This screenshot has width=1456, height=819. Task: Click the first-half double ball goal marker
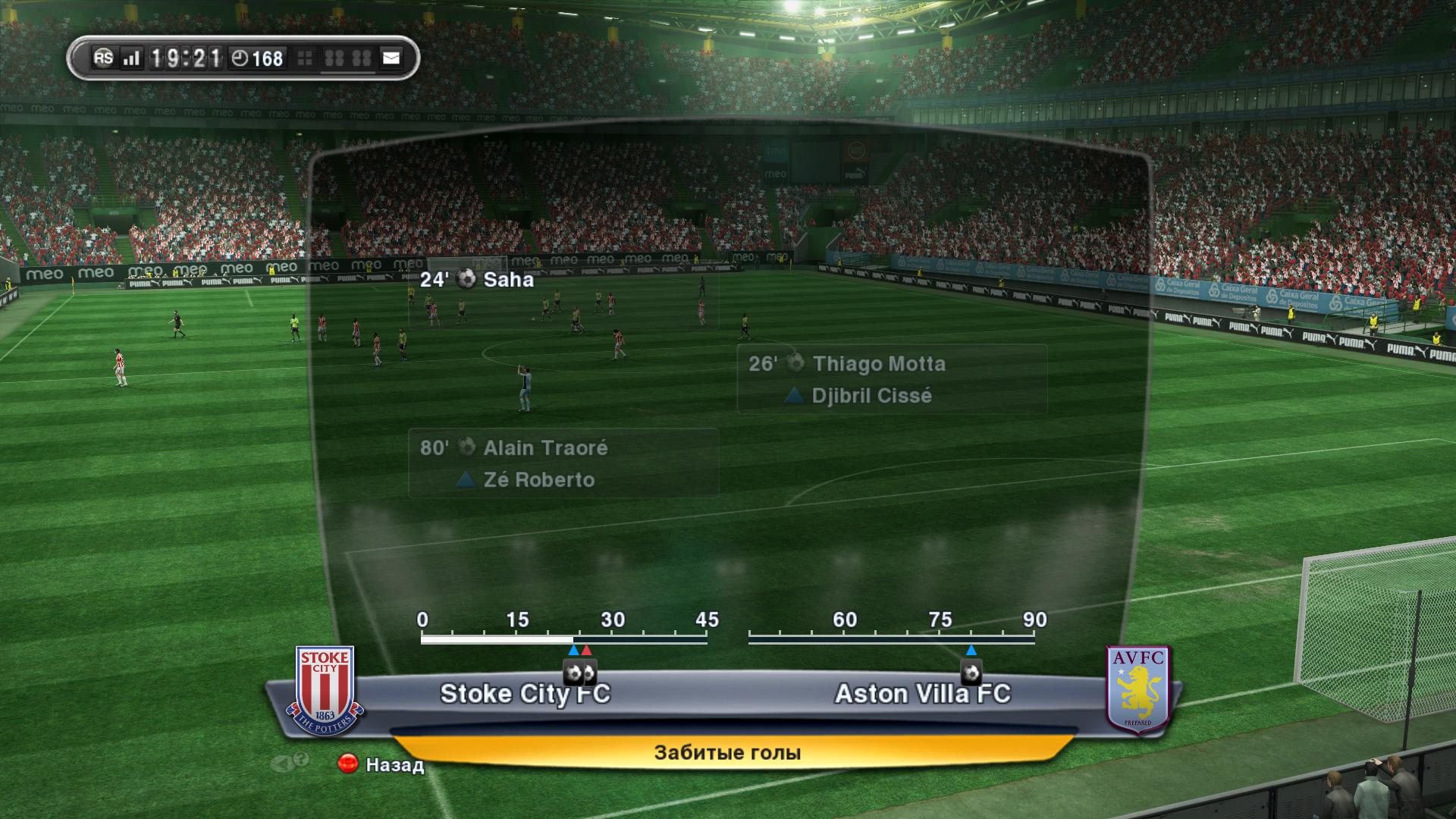coord(580,673)
